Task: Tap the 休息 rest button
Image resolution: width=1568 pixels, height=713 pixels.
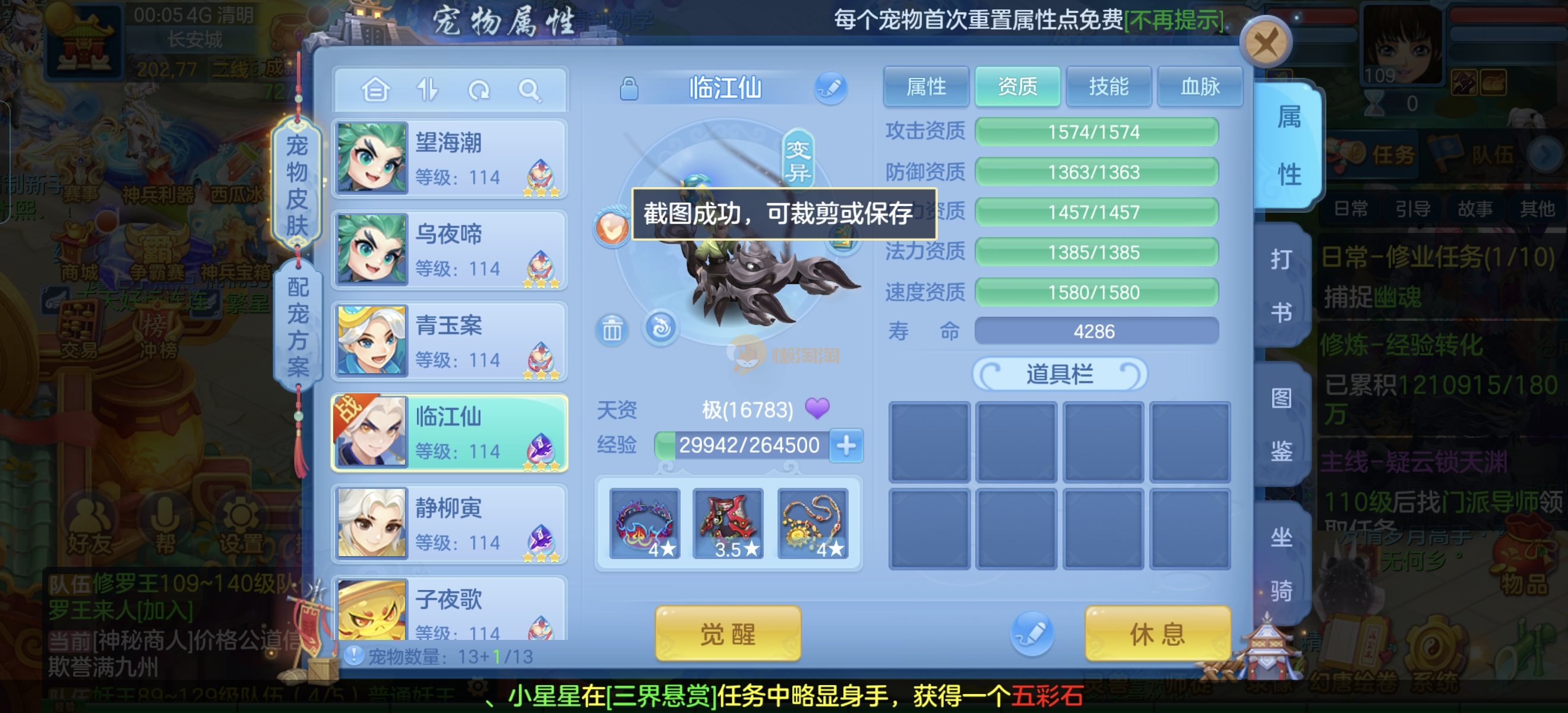Action: coord(1157,634)
